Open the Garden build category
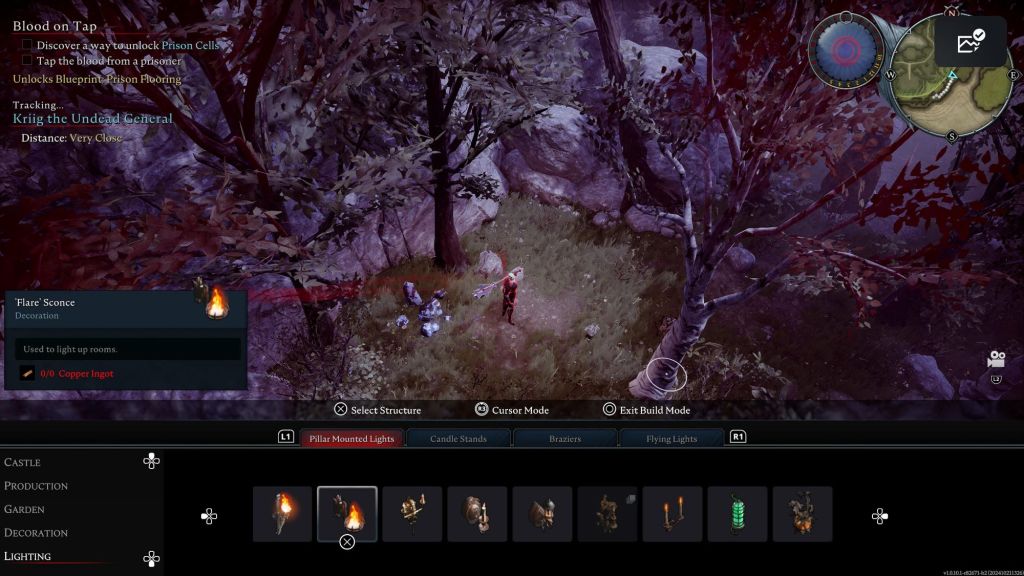Image resolution: width=1024 pixels, height=576 pixels. point(26,509)
